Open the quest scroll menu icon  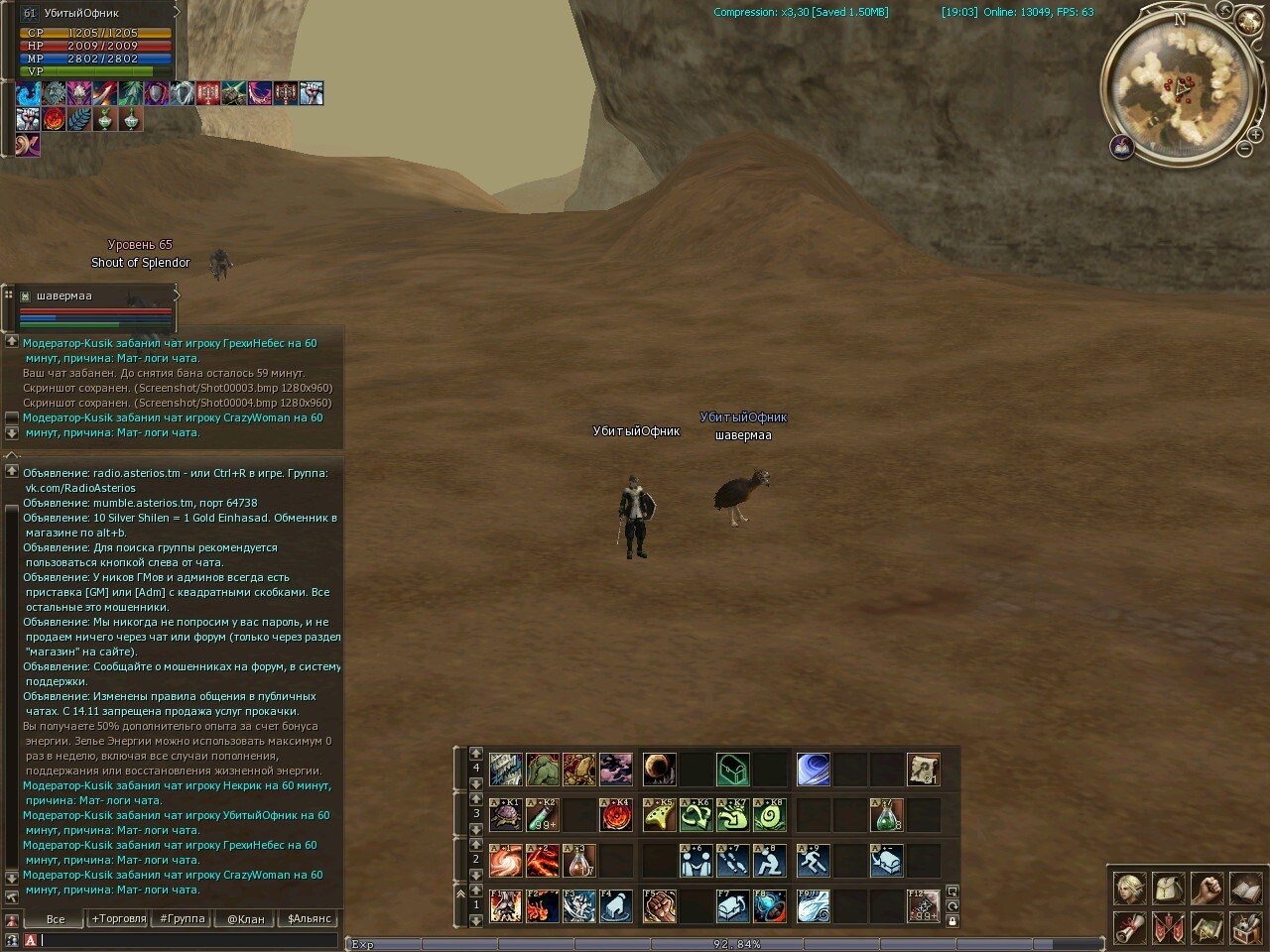(1129, 928)
